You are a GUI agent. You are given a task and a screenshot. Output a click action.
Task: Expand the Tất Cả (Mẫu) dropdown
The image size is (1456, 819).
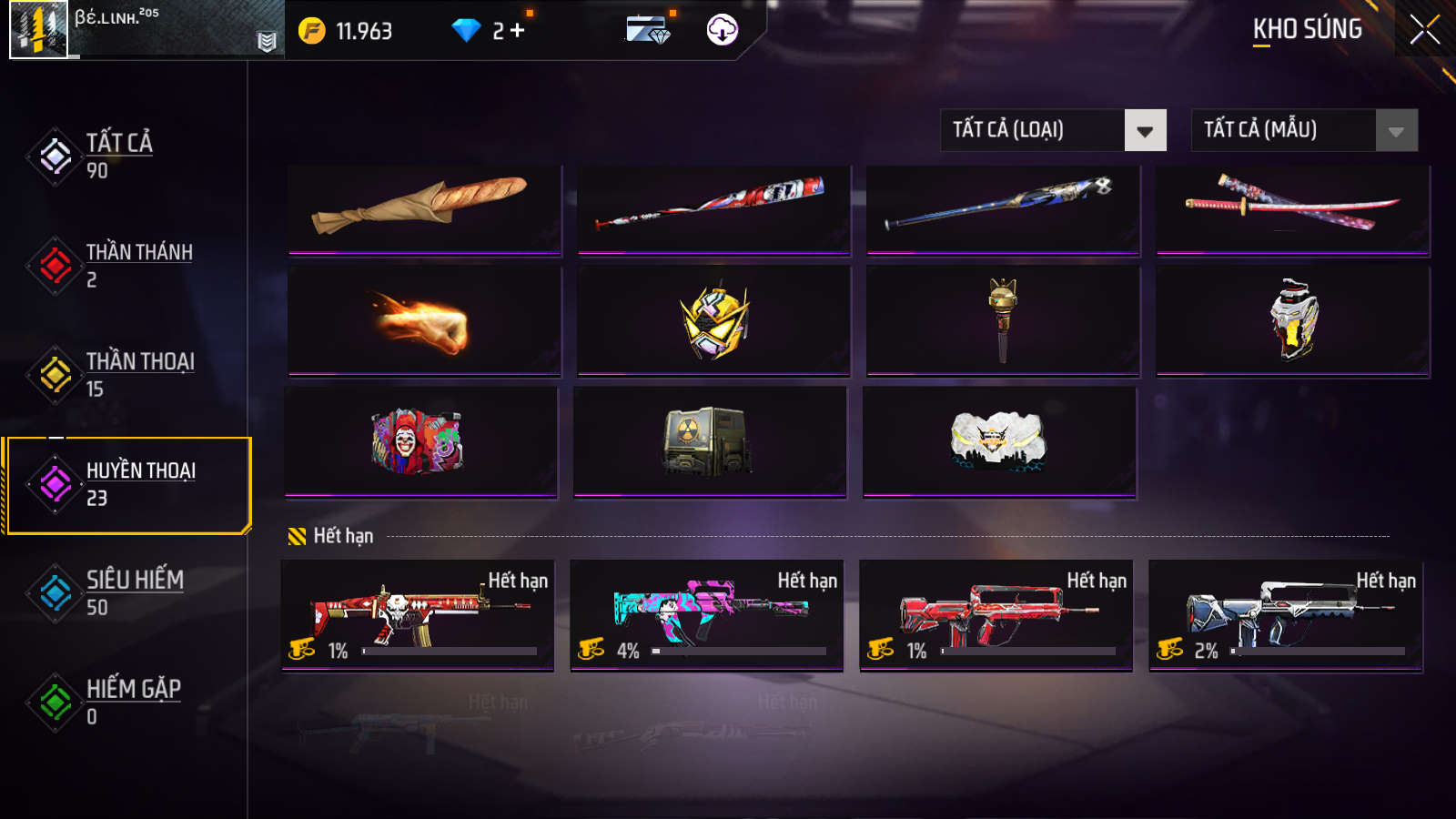1304,130
